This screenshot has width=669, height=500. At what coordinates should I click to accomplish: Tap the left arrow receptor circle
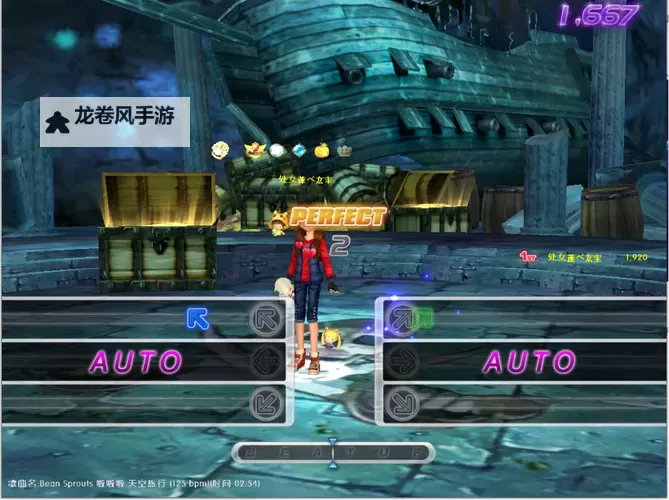(265, 360)
